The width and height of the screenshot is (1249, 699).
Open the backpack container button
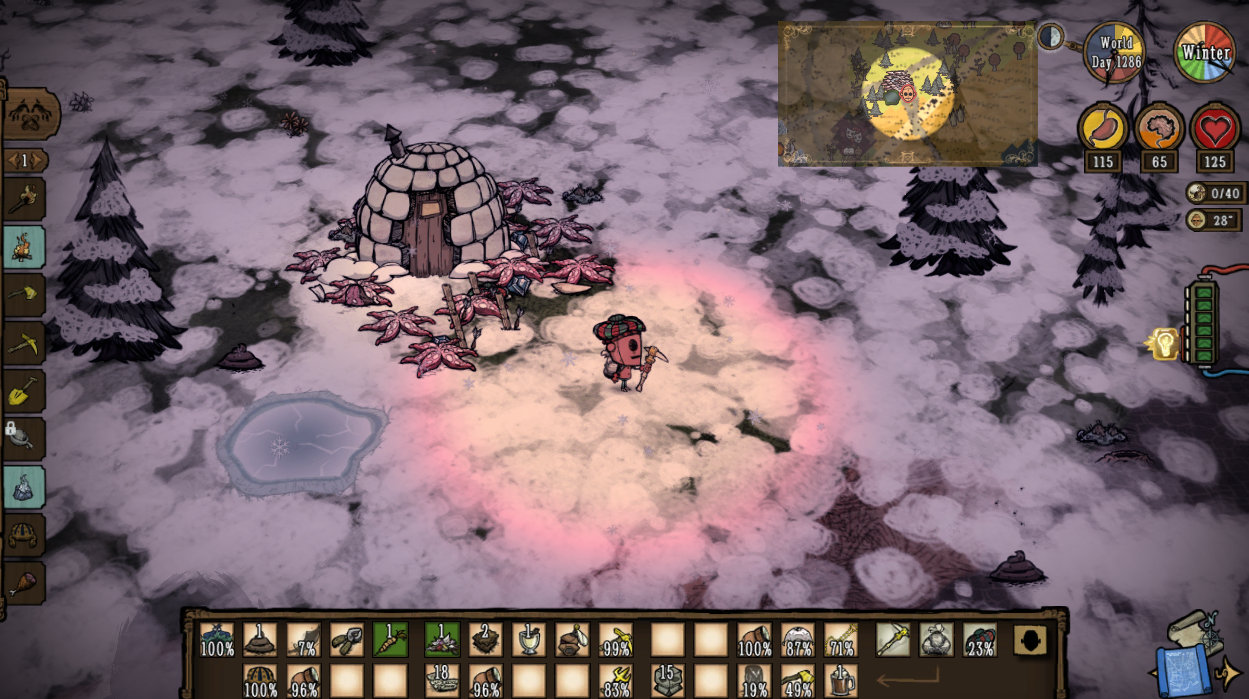[x=1030, y=640]
